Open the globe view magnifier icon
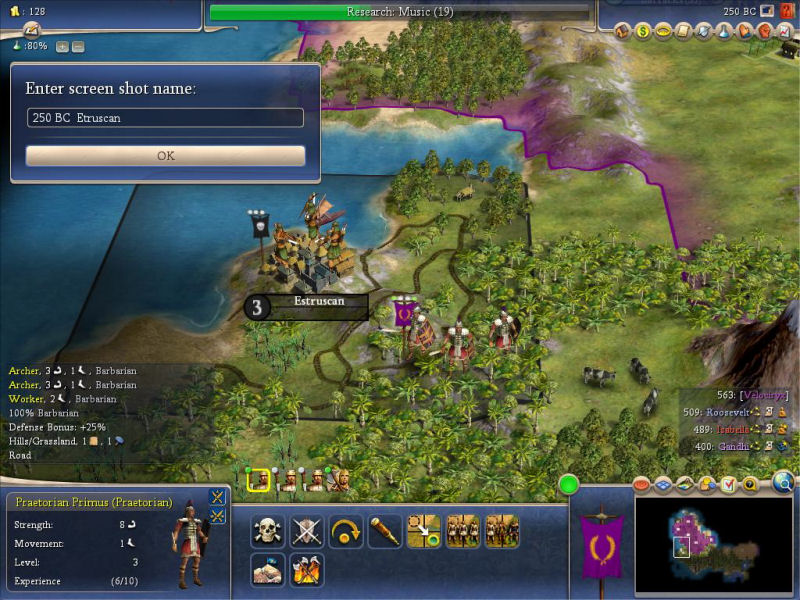Image resolution: width=800 pixels, height=600 pixels. 783,485
